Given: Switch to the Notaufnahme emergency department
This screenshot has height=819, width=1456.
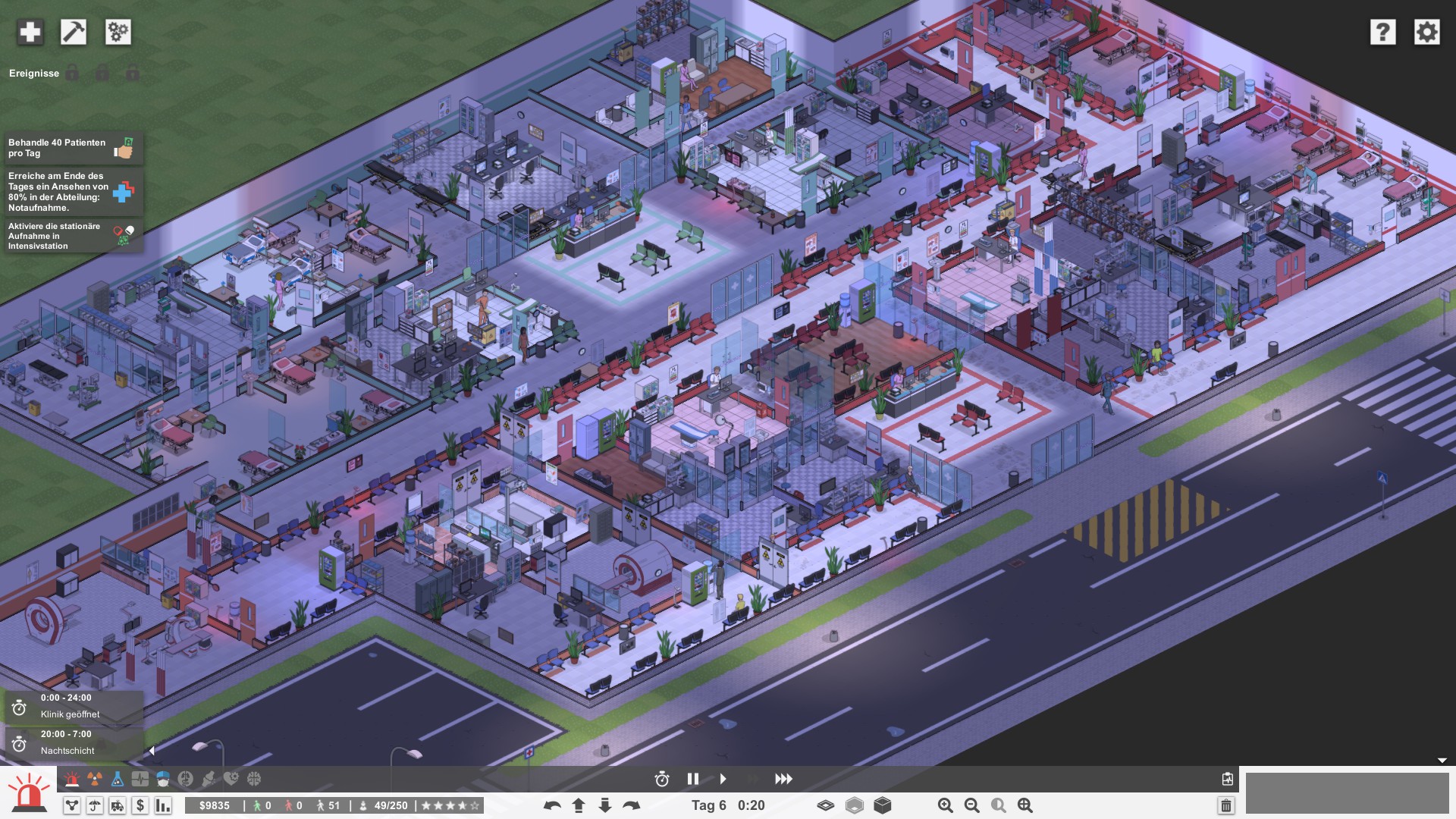Looking at the screenshot, I should click(72, 778).
